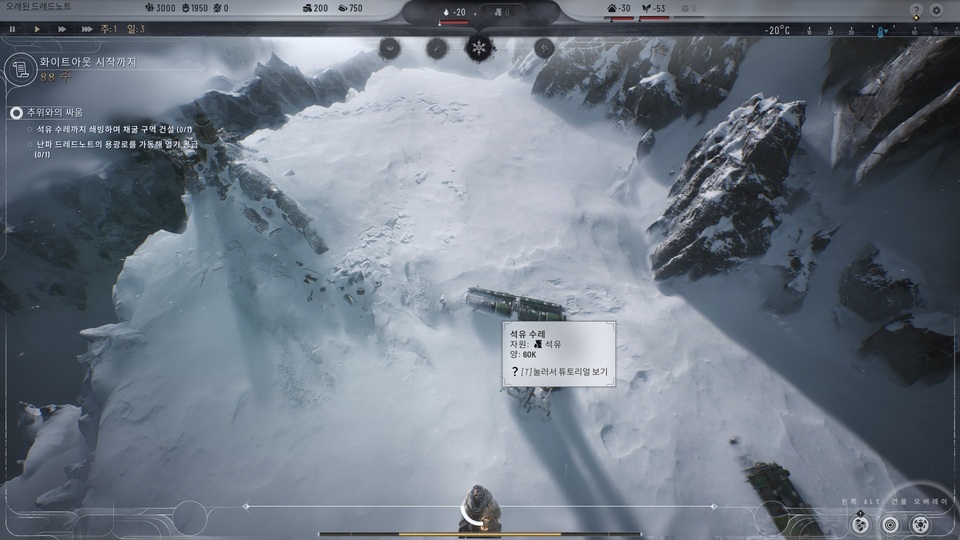Set game to normal play speed

(37, 29)
